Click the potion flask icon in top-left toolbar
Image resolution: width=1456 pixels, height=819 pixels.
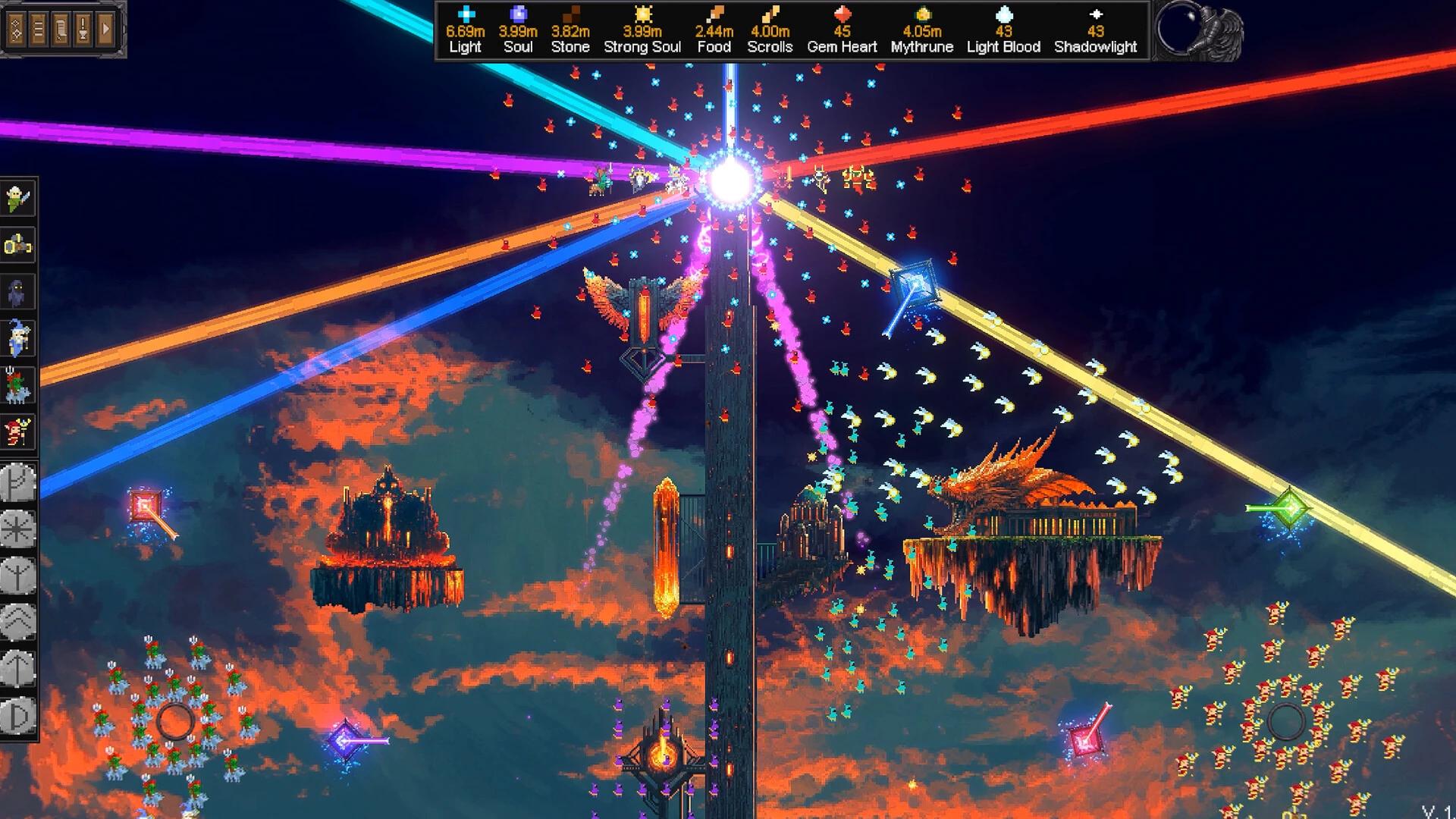(x=82, y=29)
